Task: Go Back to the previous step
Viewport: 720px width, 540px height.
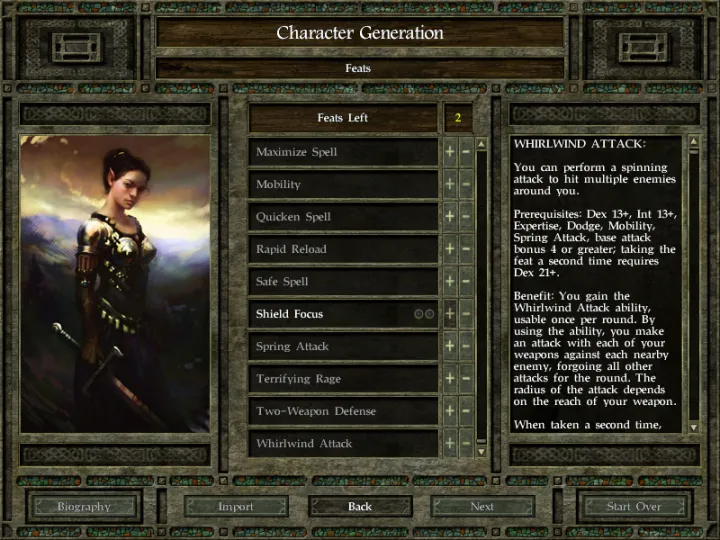Action: [360, 506]
